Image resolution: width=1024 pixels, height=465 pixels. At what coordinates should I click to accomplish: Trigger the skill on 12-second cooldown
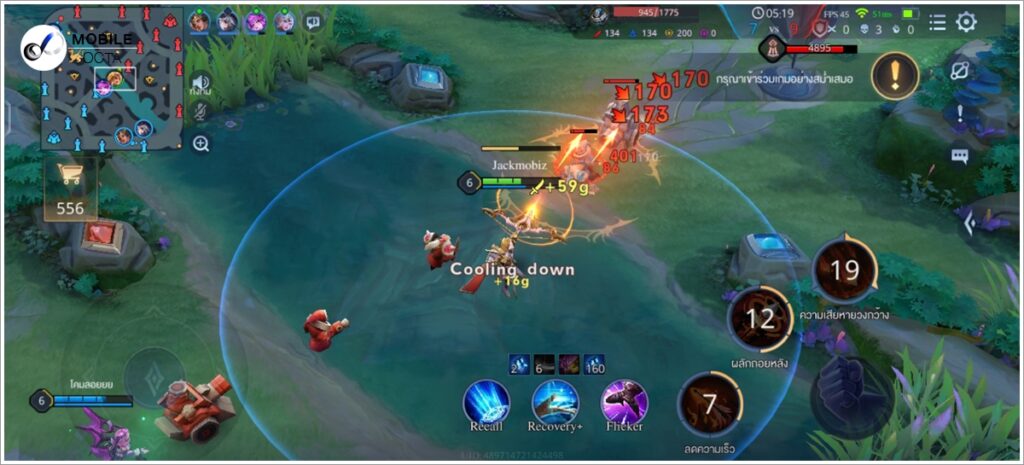coord(760,319)
